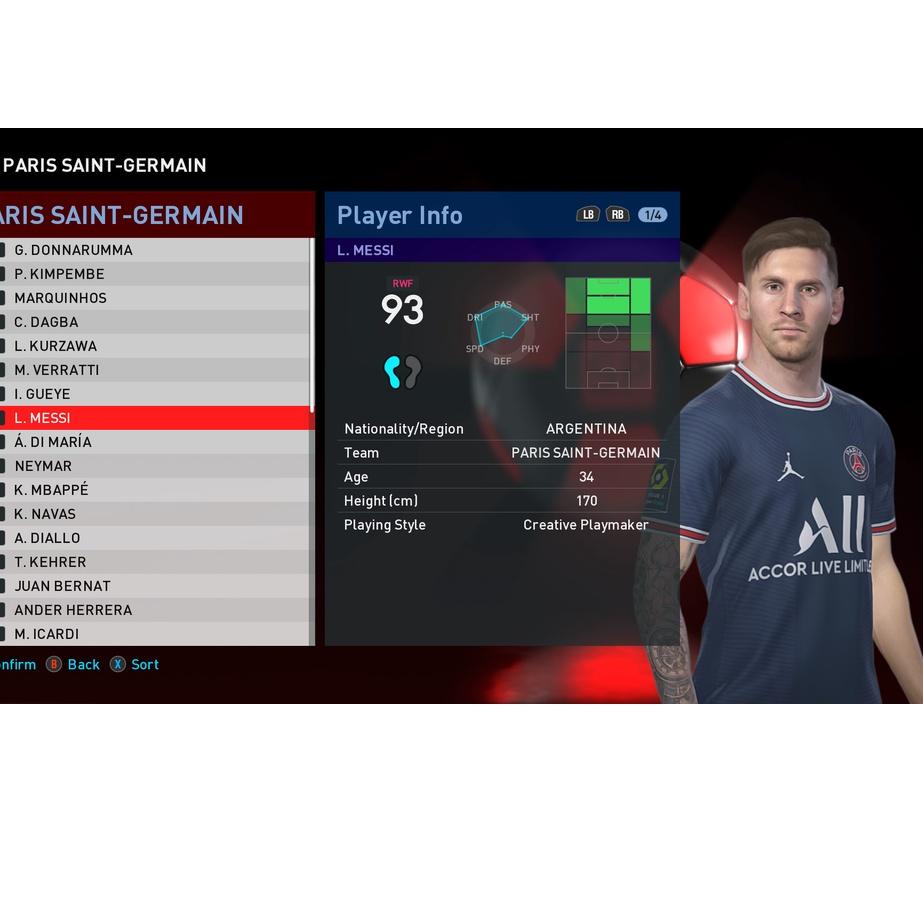Sort the player list using Sort

tap(144, 665)
